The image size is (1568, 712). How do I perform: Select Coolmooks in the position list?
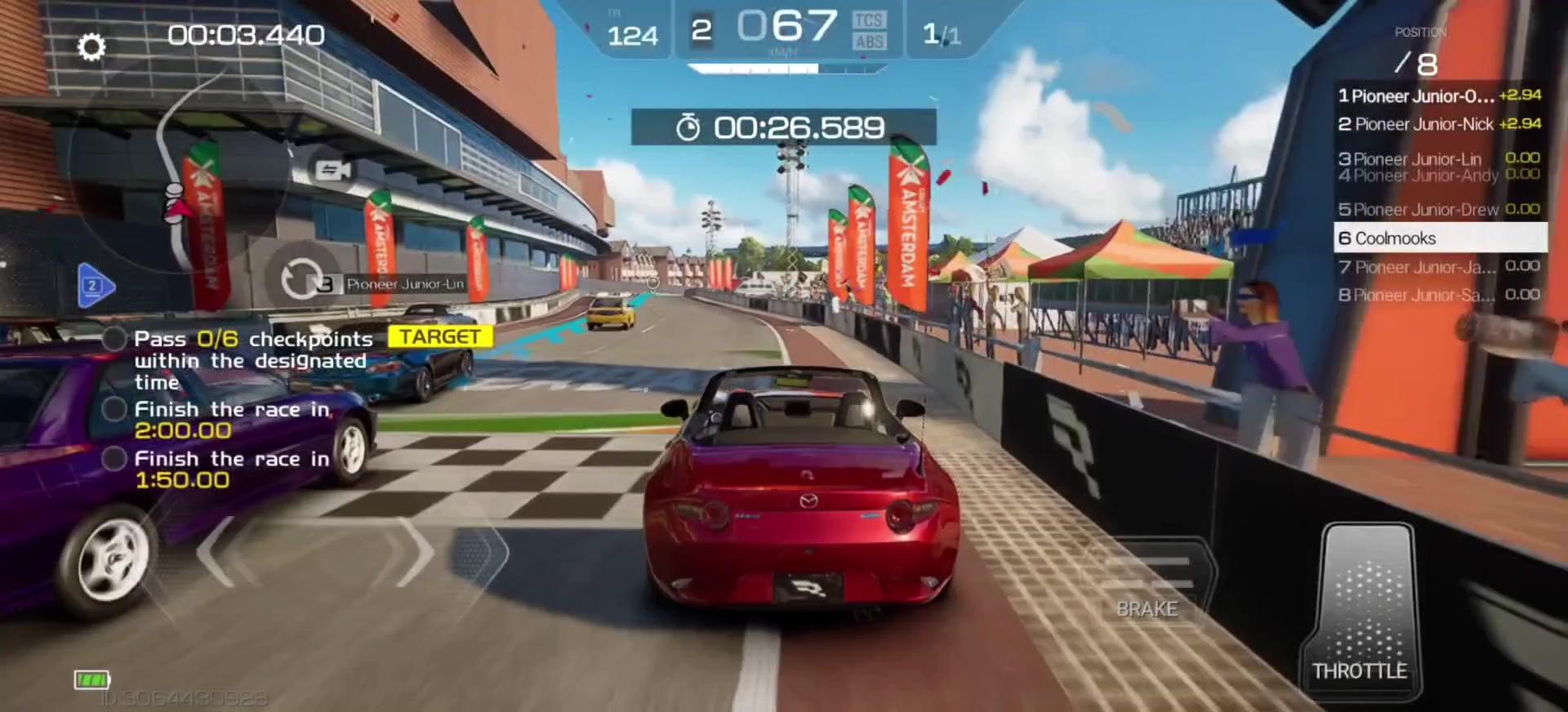(x=1439, y=238)
